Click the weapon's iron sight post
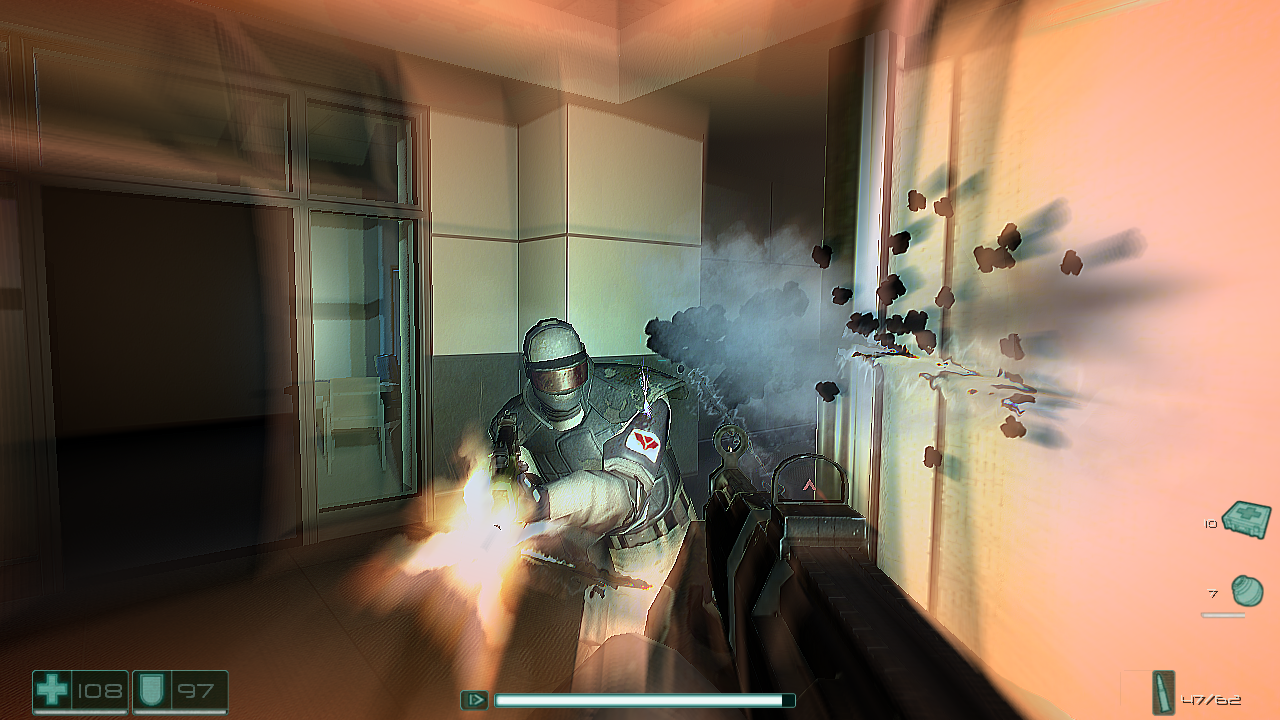 pyautogui.click(x=730, y=448)
